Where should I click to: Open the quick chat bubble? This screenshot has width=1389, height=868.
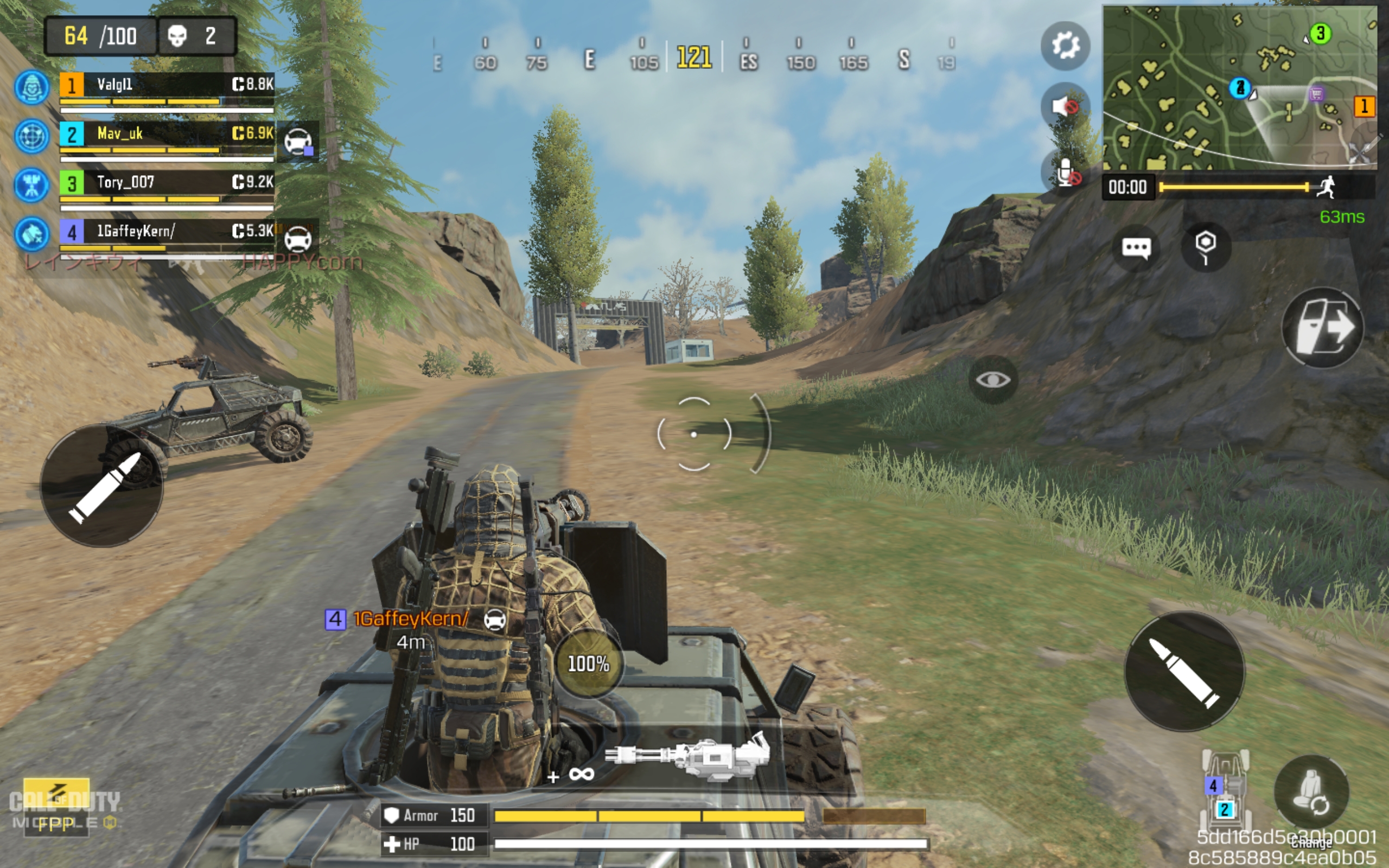click(x=1135, y=248)
